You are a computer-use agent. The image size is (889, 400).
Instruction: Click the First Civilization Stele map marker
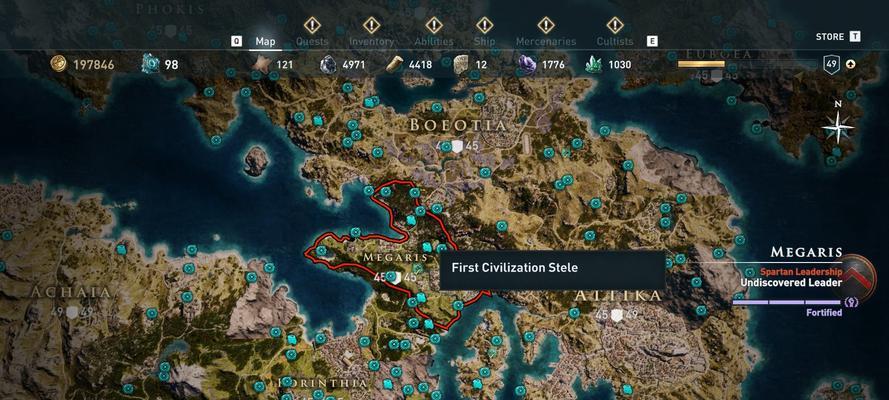[427, 247]
